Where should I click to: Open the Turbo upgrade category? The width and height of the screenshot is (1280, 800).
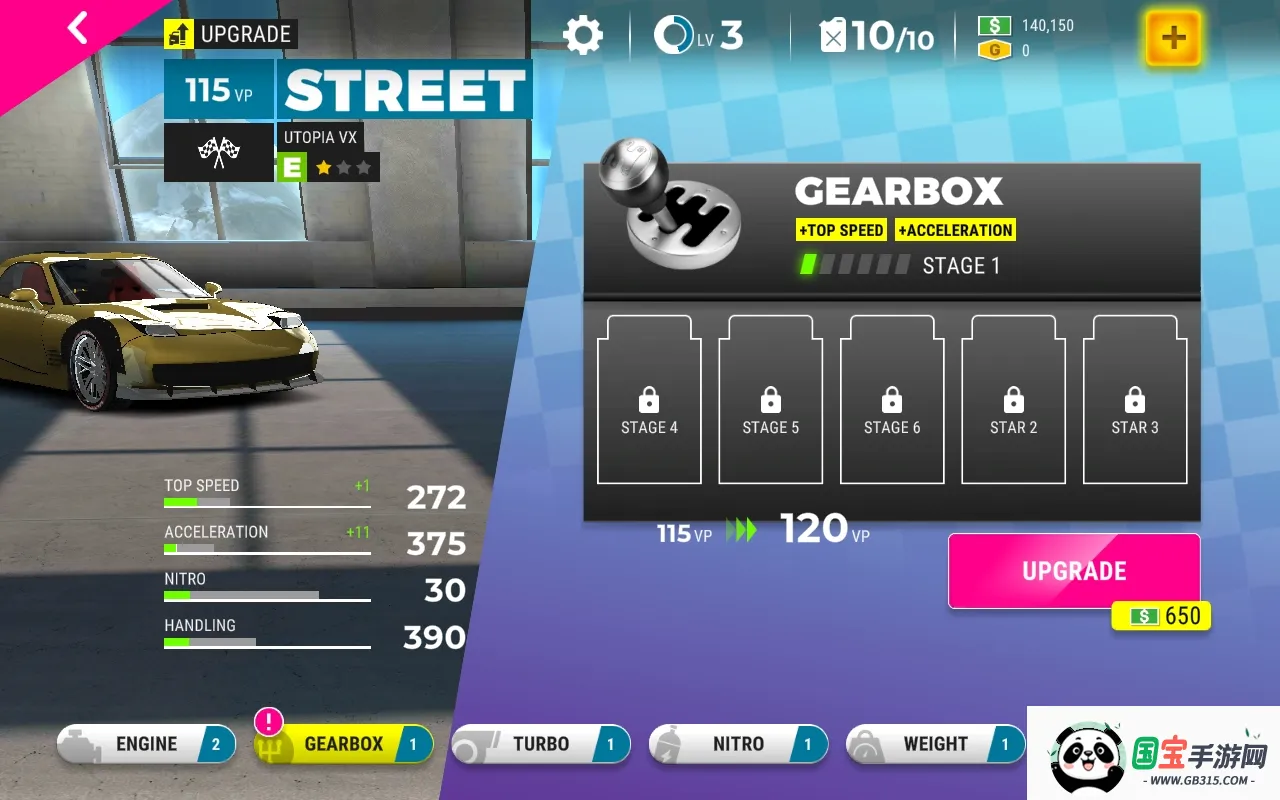tap(540, 744)
